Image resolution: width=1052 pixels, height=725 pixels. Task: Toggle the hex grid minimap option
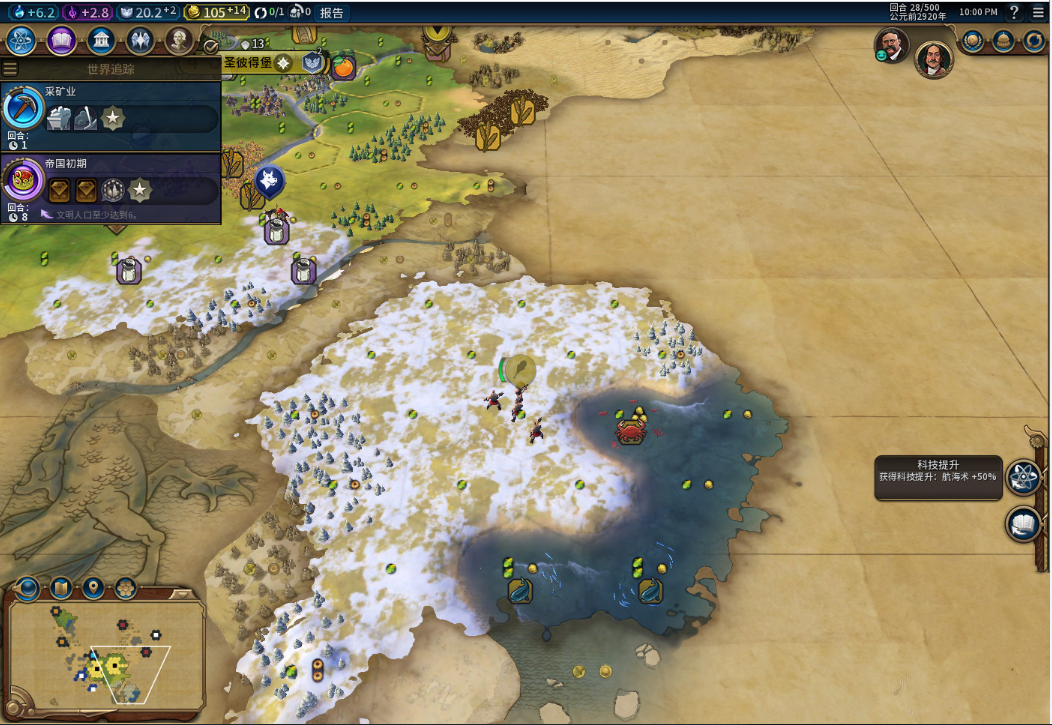point(125,588)
